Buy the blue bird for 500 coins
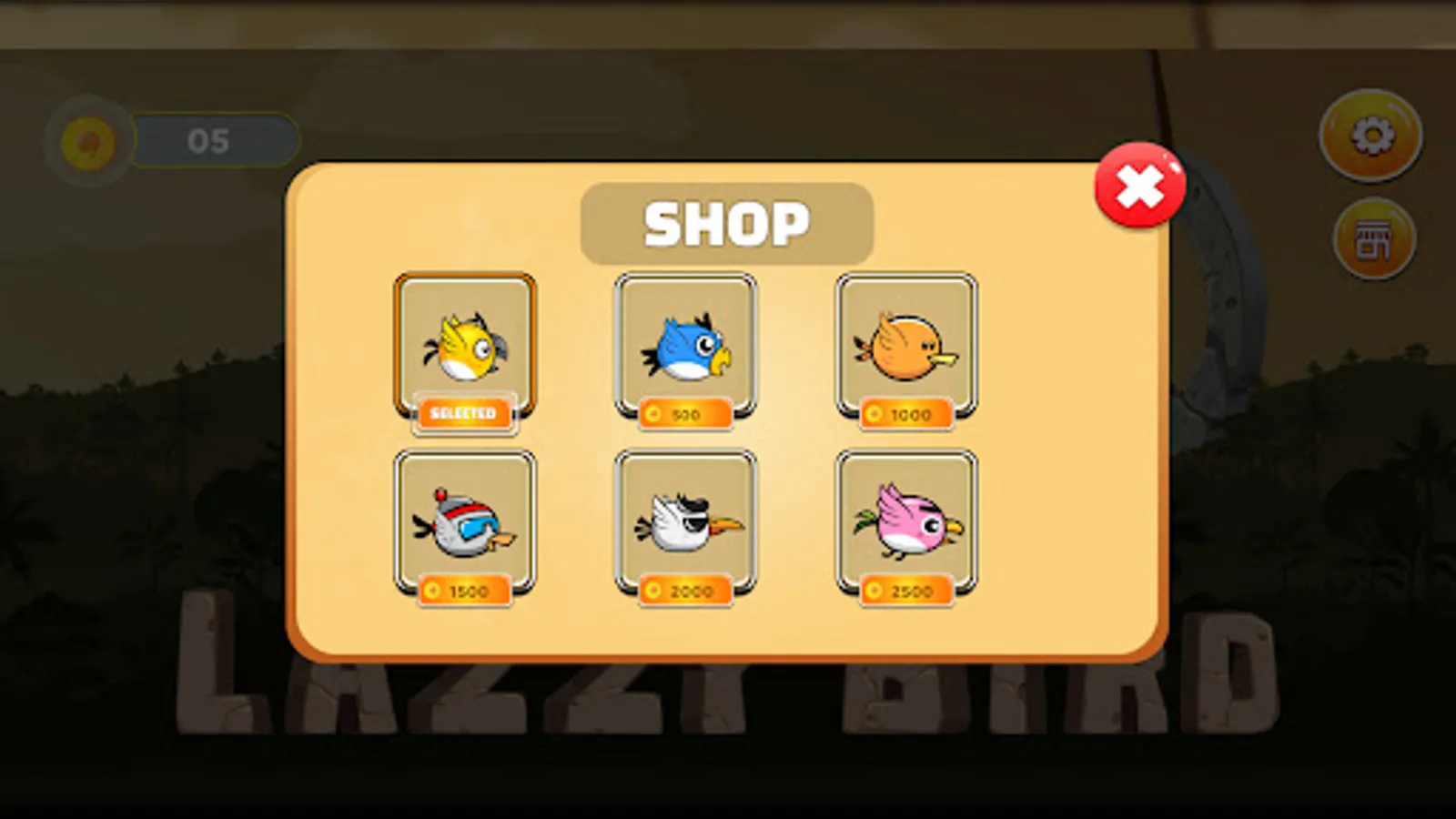Viewport: 1456px width, 819px height. coord(687,416)
